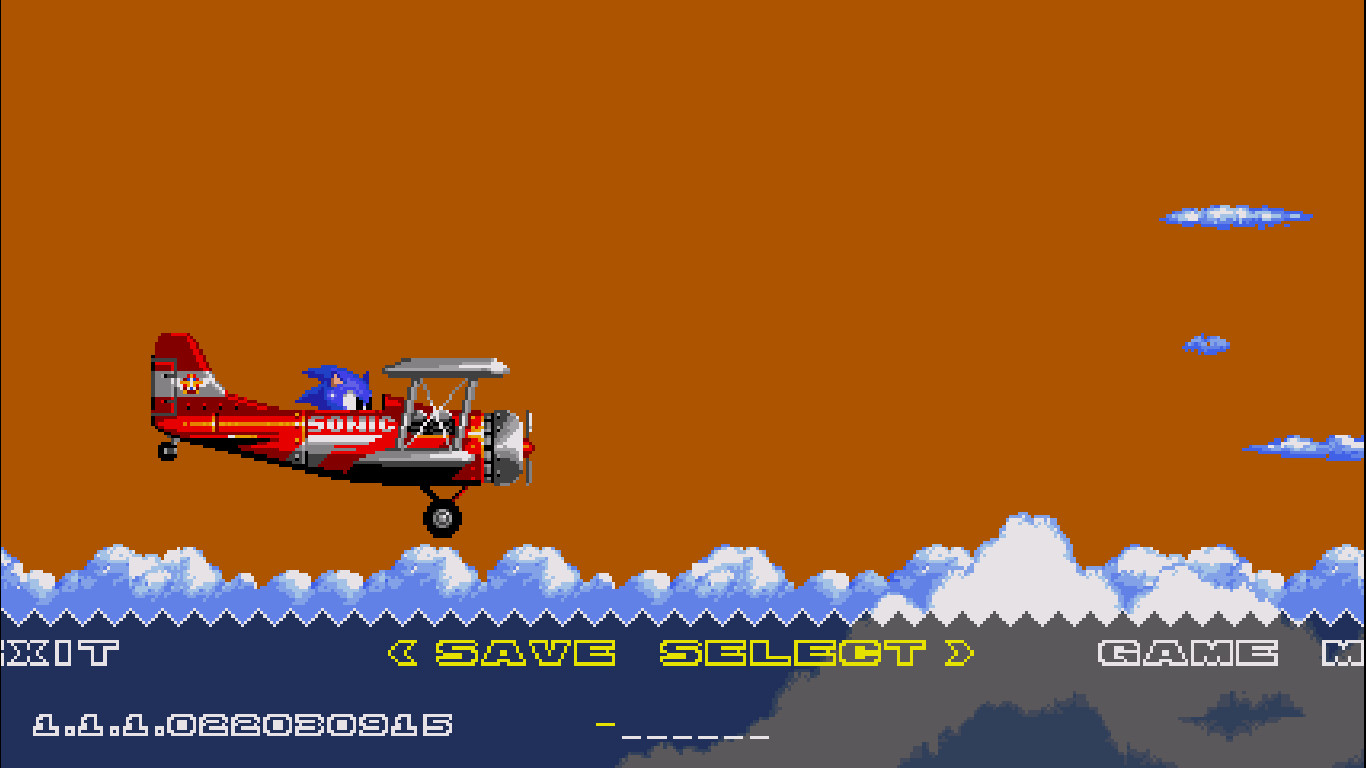Click the small cloud in the top right
Viewport: 1366px width, 768px height.
tap(1235, 217)
